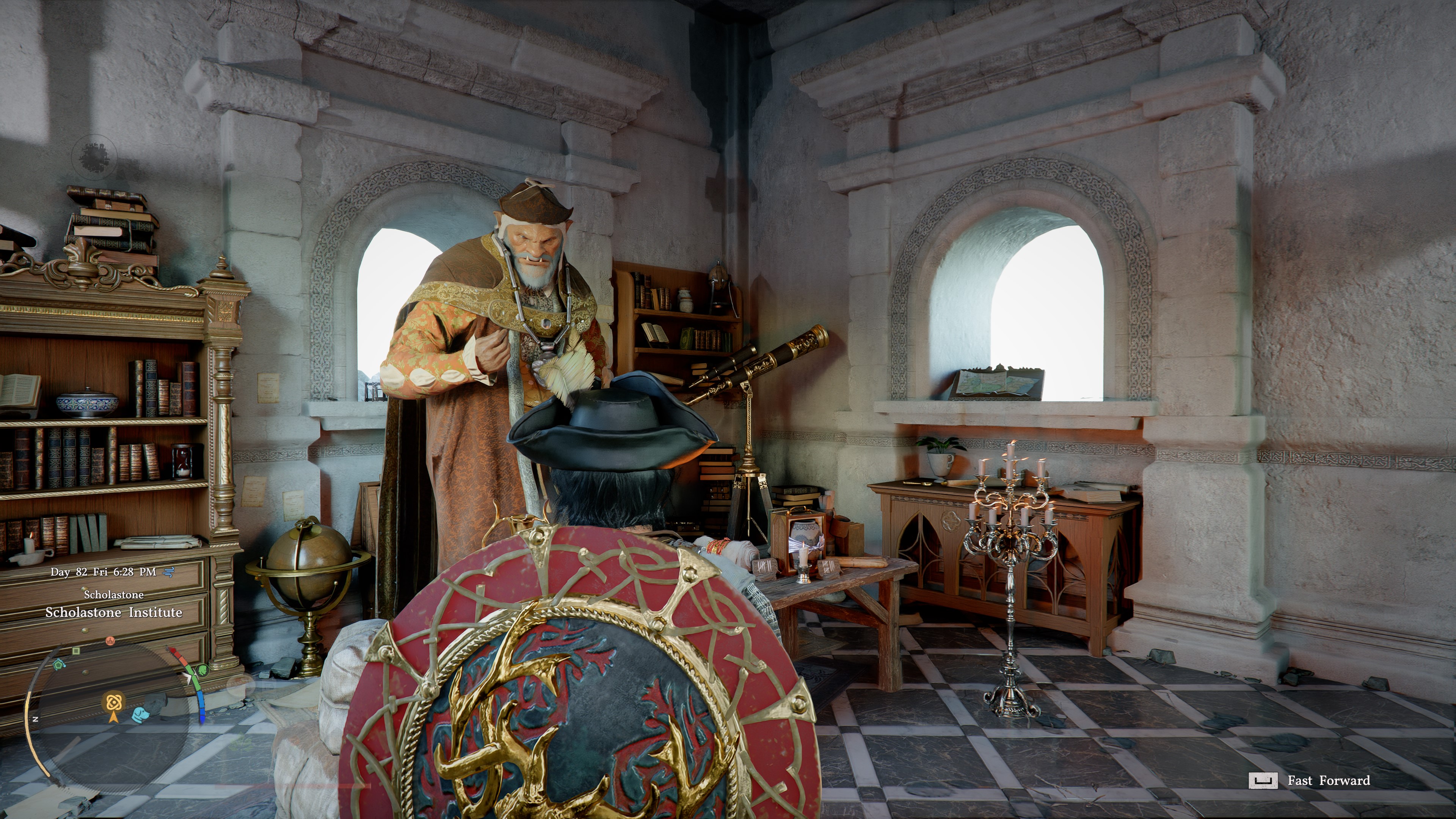Click the green square minimap marker
The width and height of the screenshot is (1456, 819).
(76, 651)
